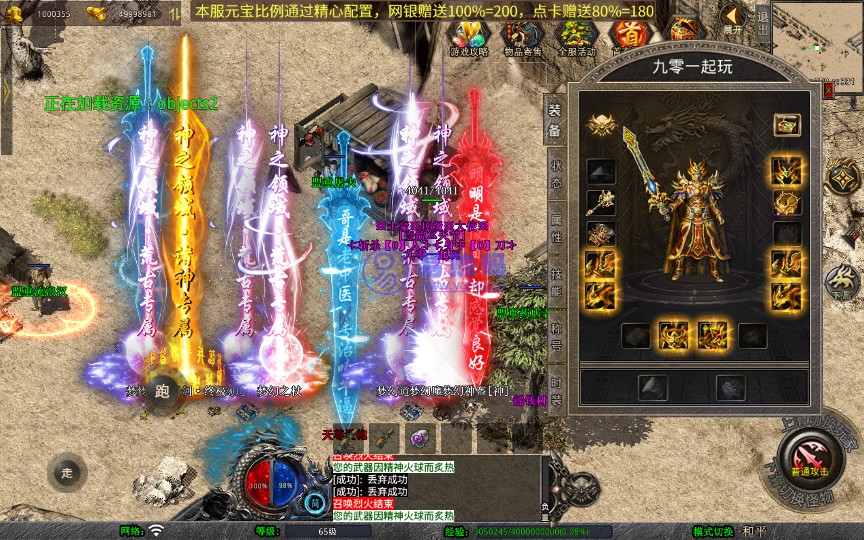Select the purple orb hotbar item
This screenshot has height=540, width=864.
[419, 437]
